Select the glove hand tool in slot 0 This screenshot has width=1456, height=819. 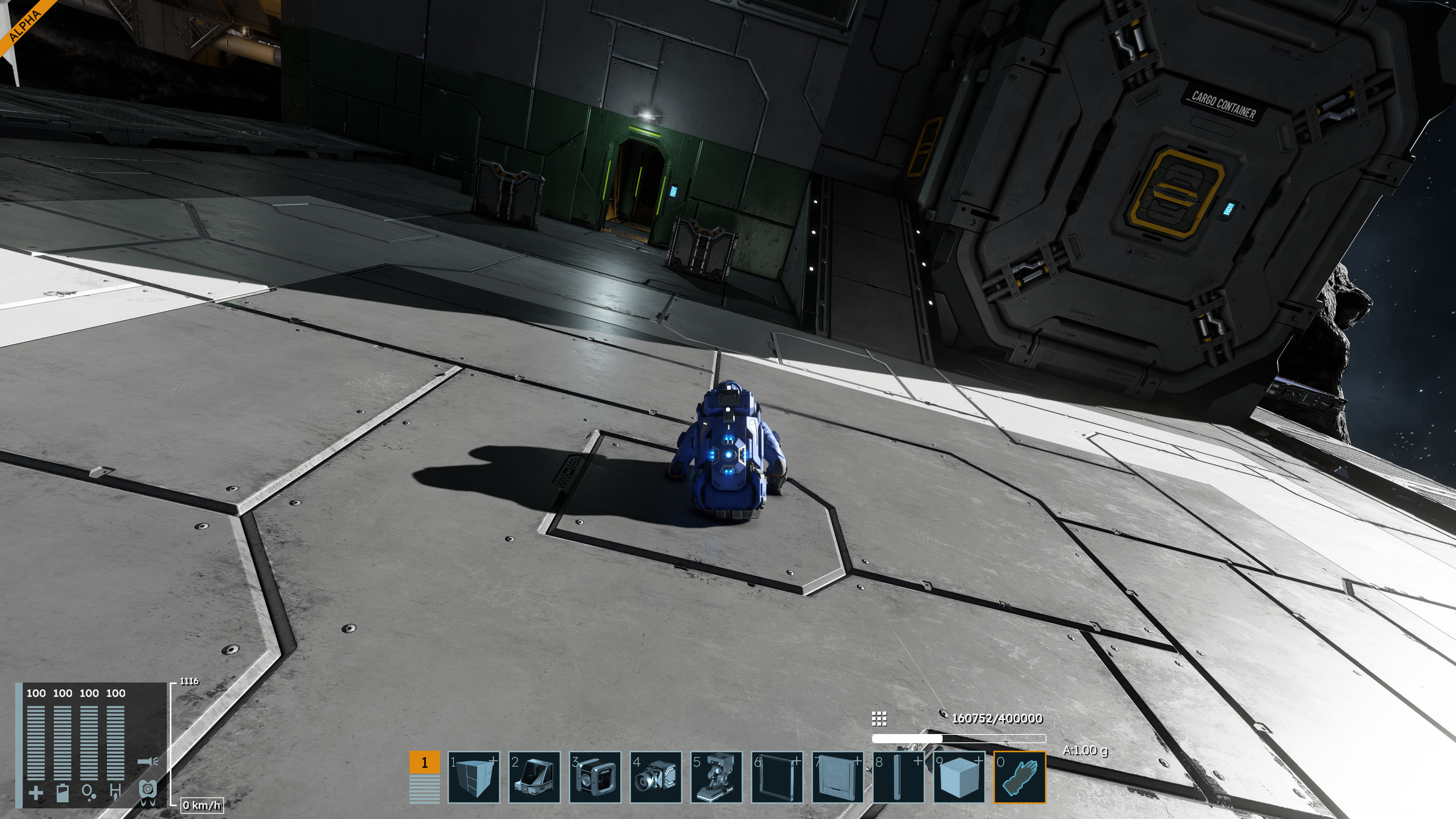click(x=1020, y=777)
